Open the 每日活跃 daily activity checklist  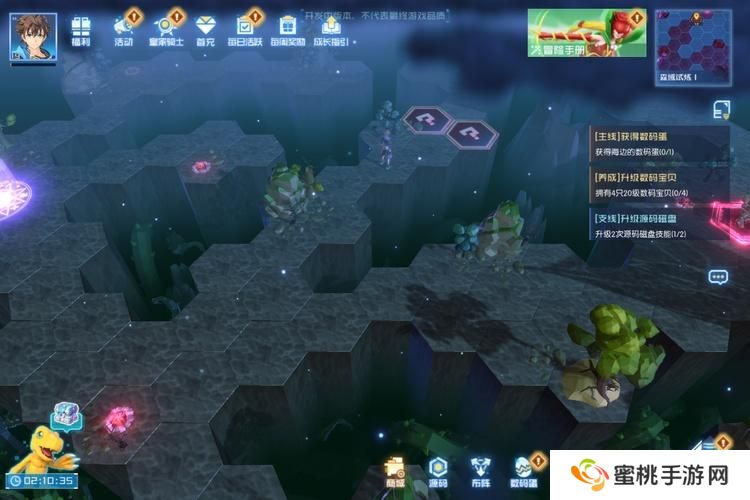245,31
